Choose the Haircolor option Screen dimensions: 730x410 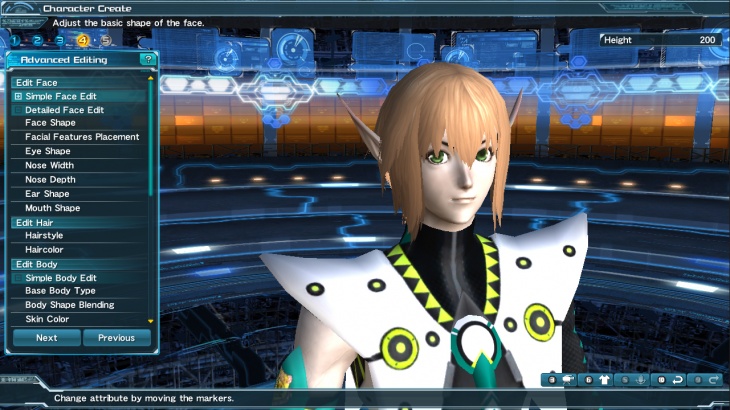pyautogui.click(x=46, y=249)
